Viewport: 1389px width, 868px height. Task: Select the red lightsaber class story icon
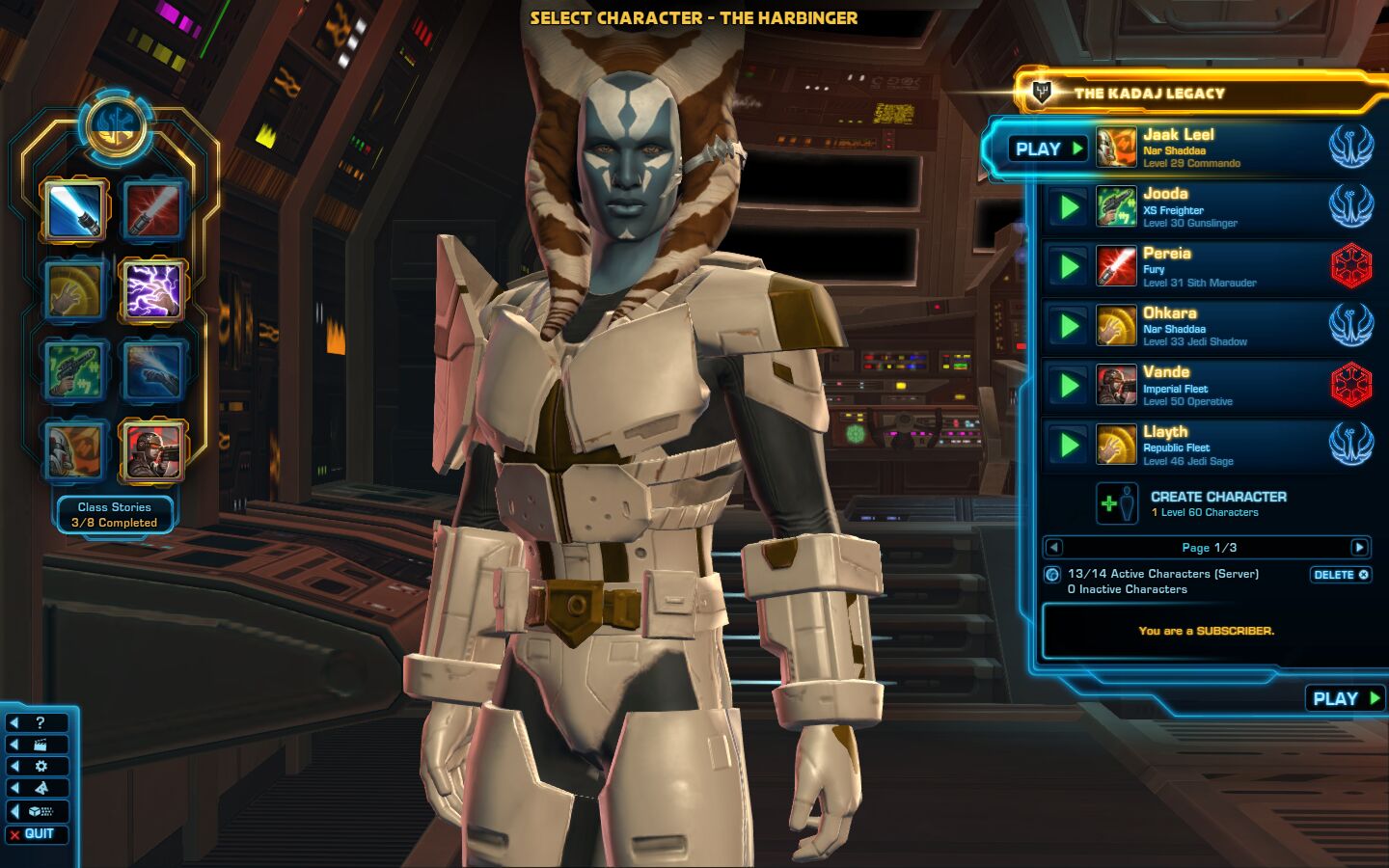(153, 209)
